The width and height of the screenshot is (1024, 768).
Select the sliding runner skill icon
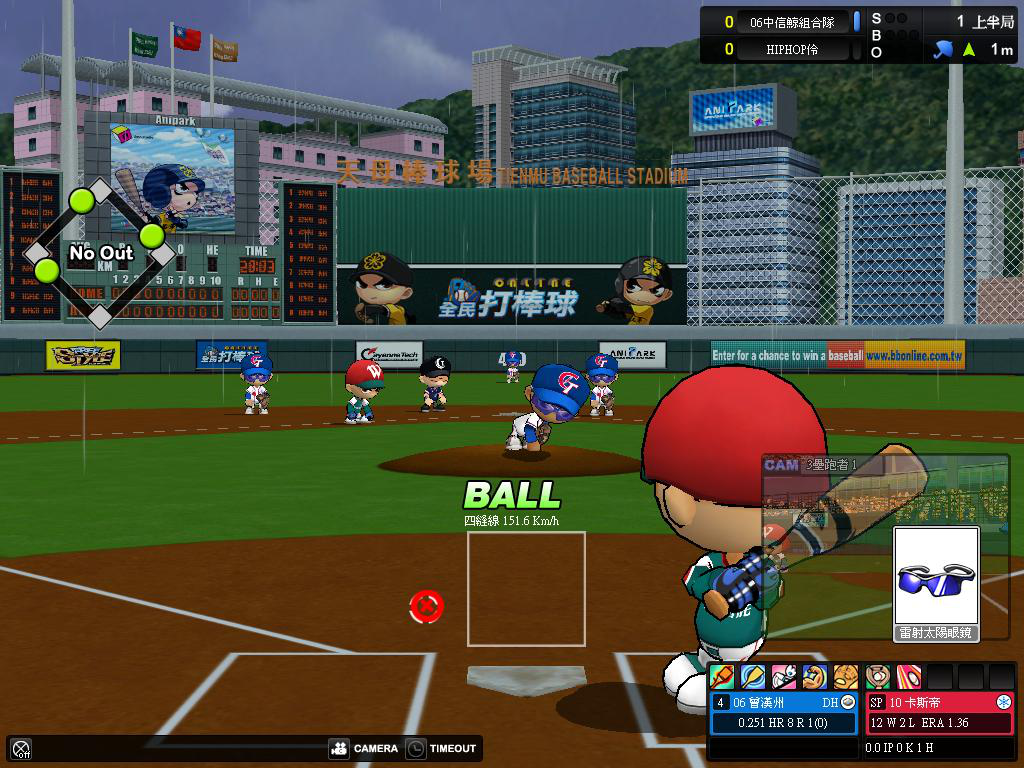[x=784, y=677]
